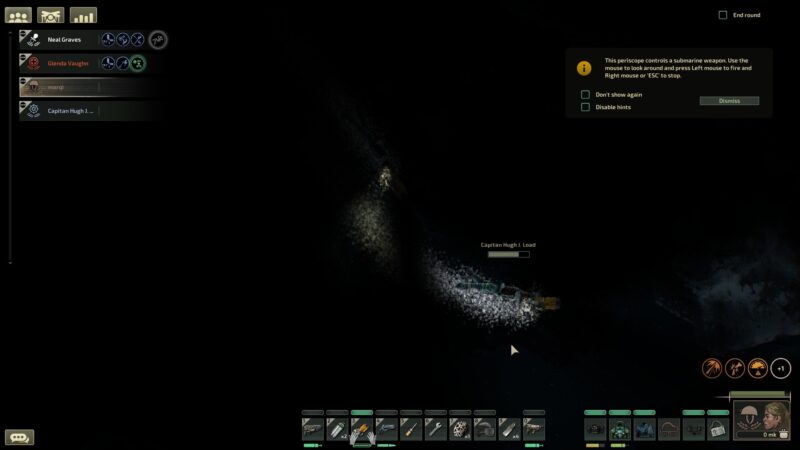Click the circled order icon beside Neal Graves

tap(157, 39)
